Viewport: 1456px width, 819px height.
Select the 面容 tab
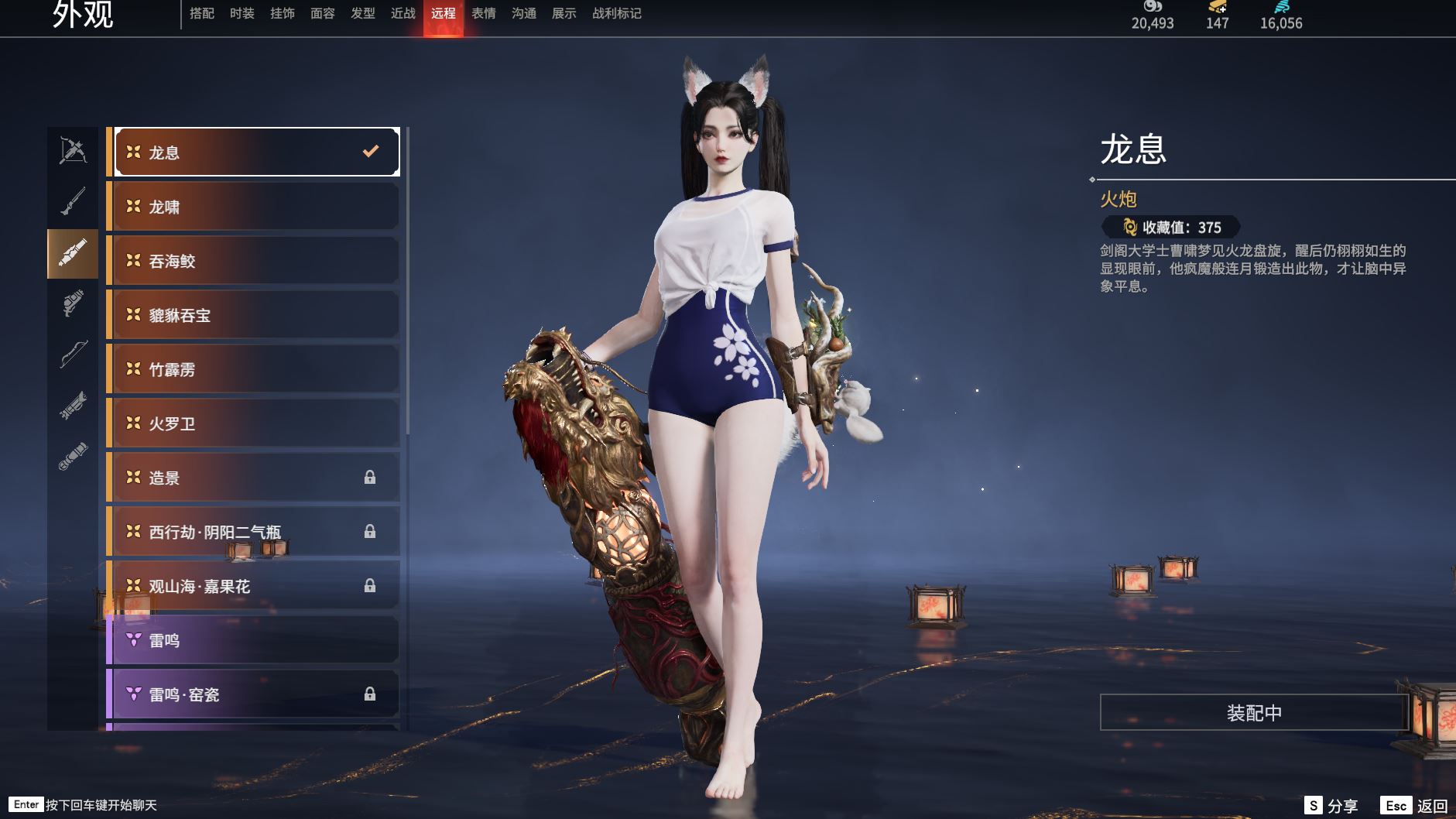(x=322, y=13)
